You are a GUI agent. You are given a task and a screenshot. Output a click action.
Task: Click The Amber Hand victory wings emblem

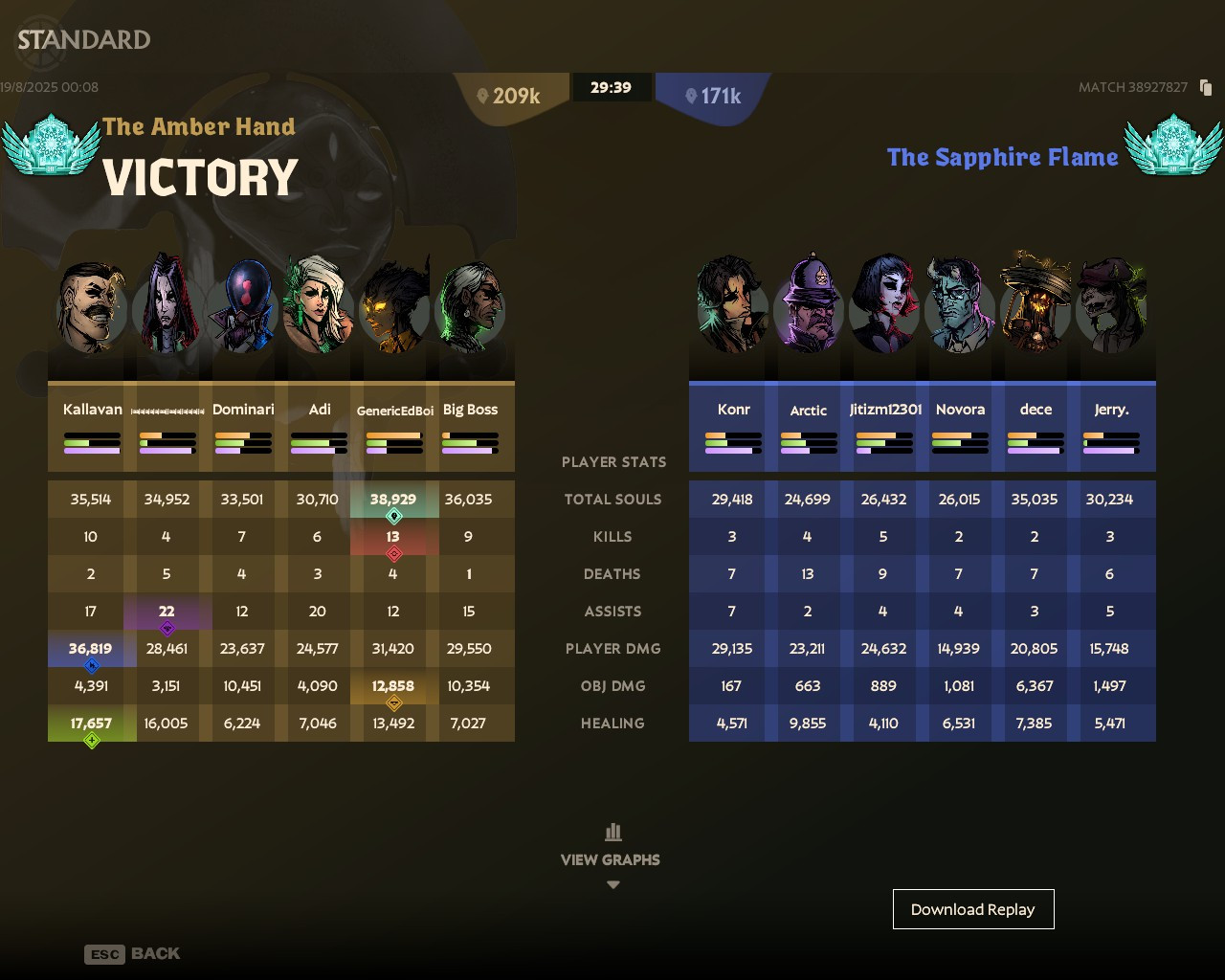(53, 145)
